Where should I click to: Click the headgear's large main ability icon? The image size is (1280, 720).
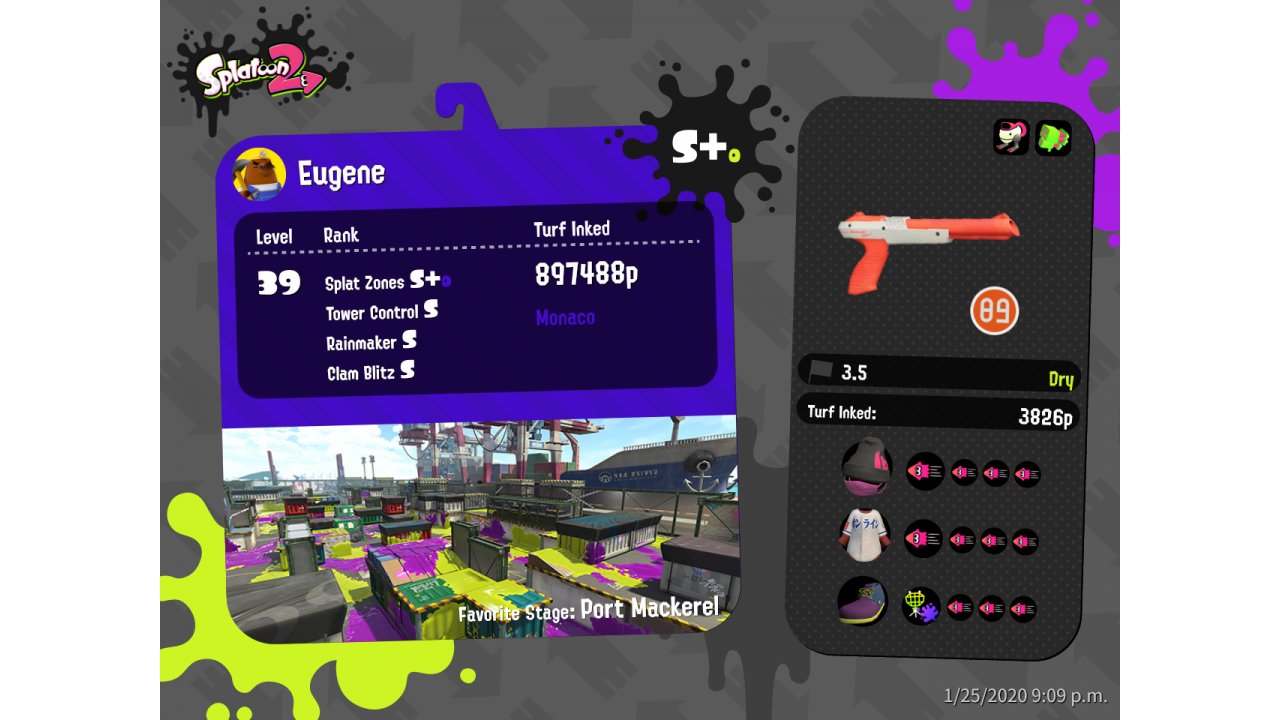coord(924,470)
